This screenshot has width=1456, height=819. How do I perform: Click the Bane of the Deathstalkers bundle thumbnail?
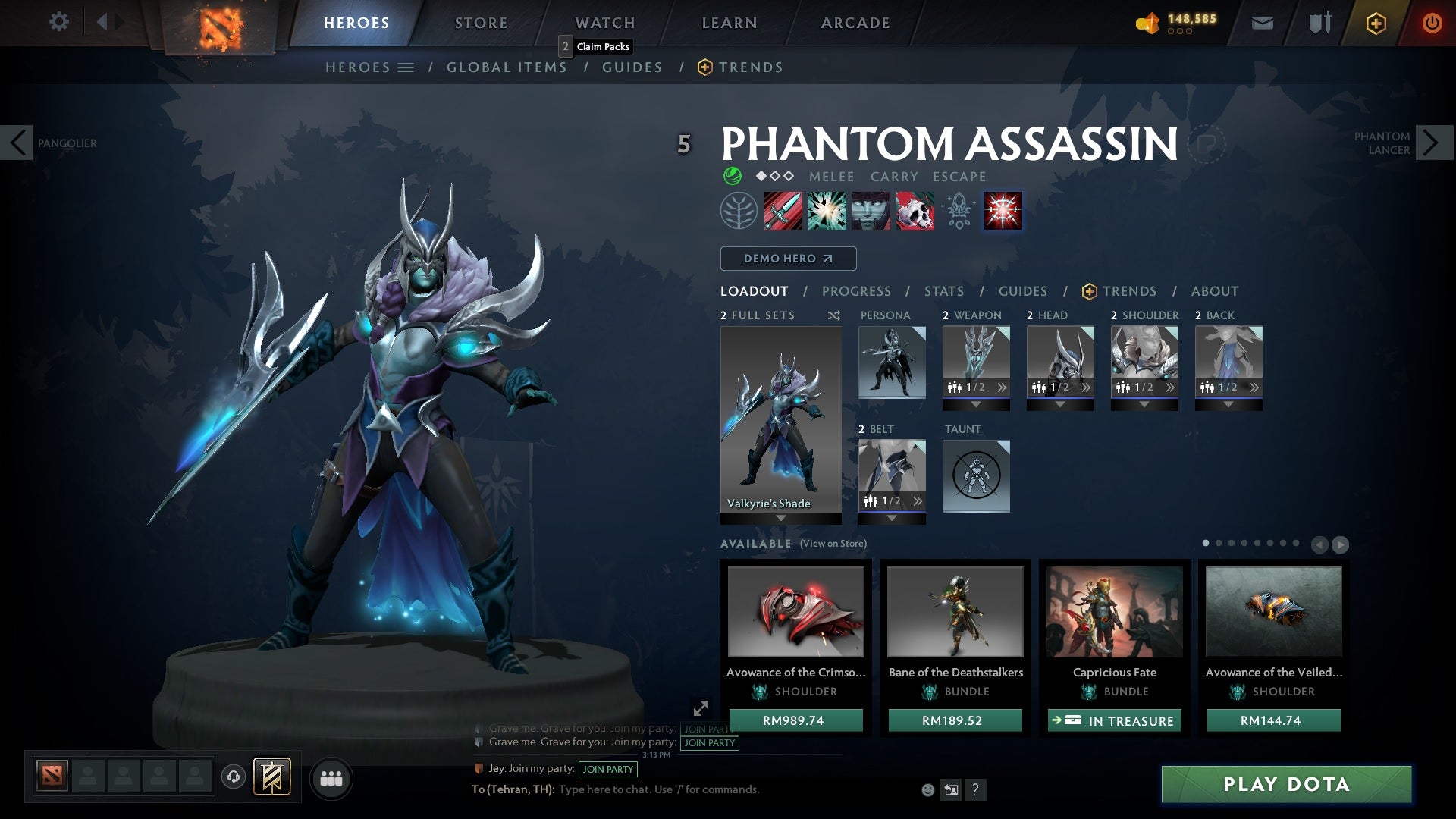955,612
